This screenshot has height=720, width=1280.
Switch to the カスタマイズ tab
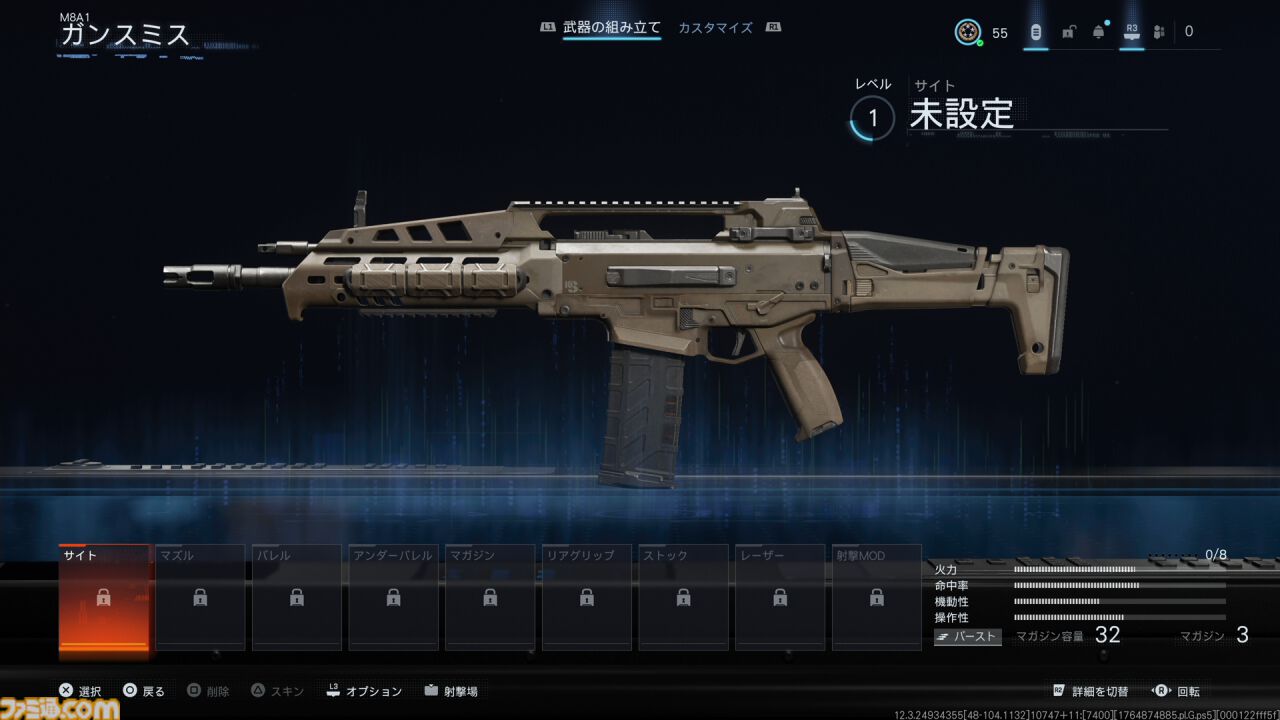coord(714,28)
